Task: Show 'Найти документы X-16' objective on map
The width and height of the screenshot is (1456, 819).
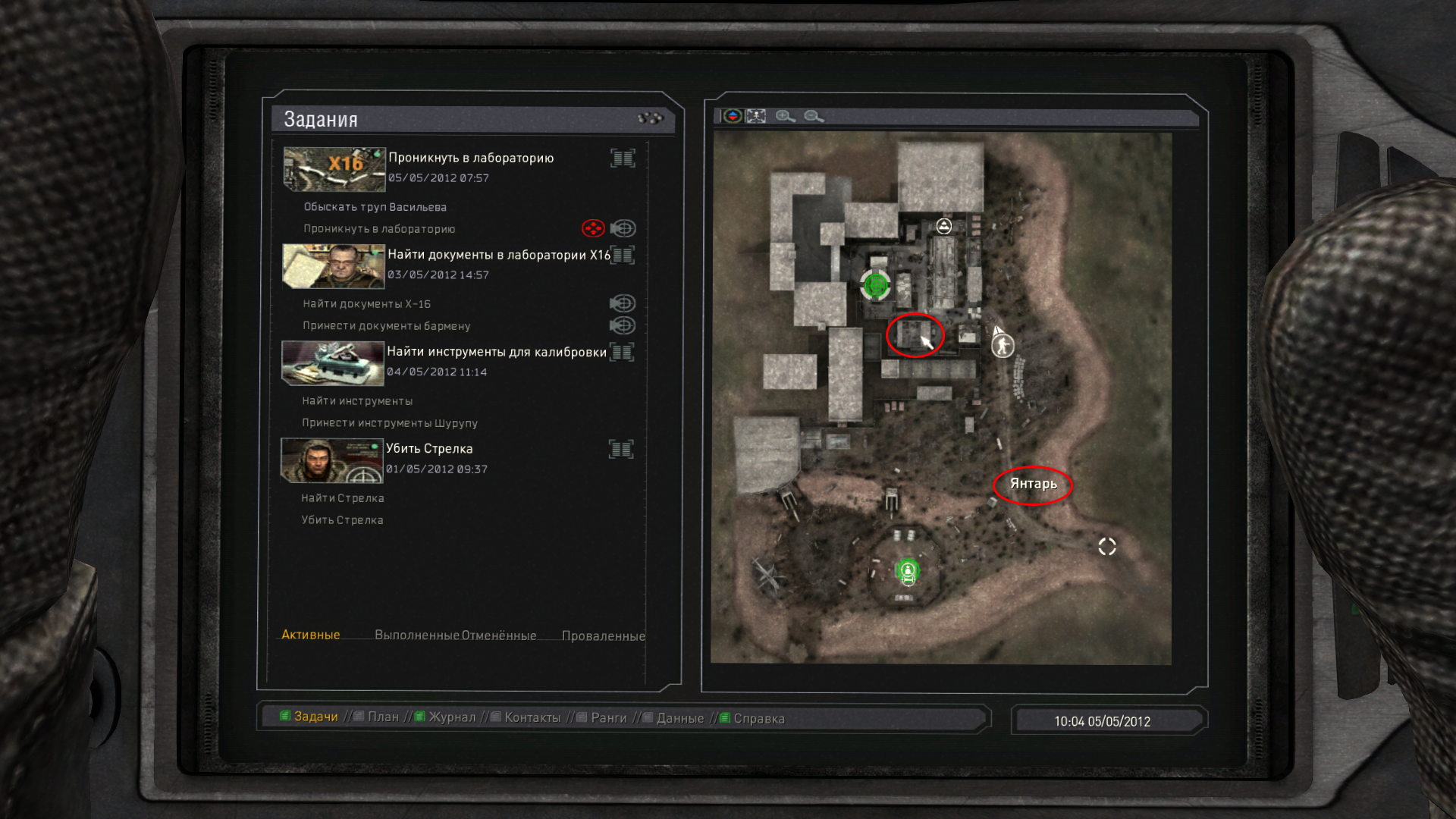Action: [x=623, y=303]
